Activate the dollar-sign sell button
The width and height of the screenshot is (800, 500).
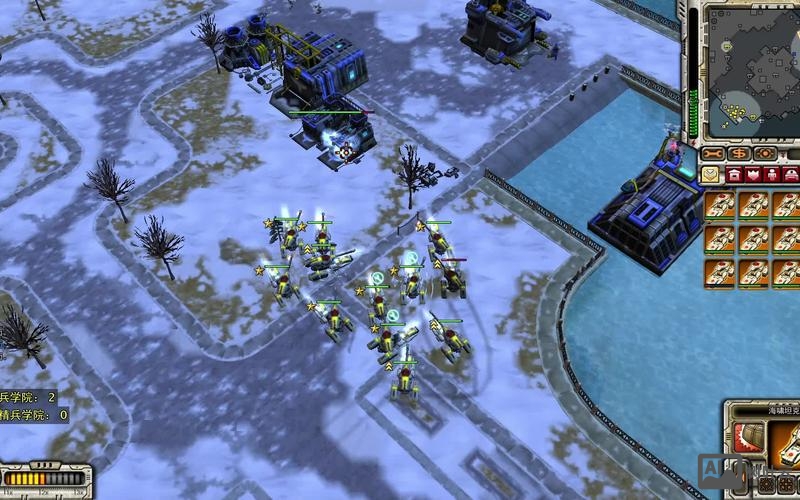point(739,154)
